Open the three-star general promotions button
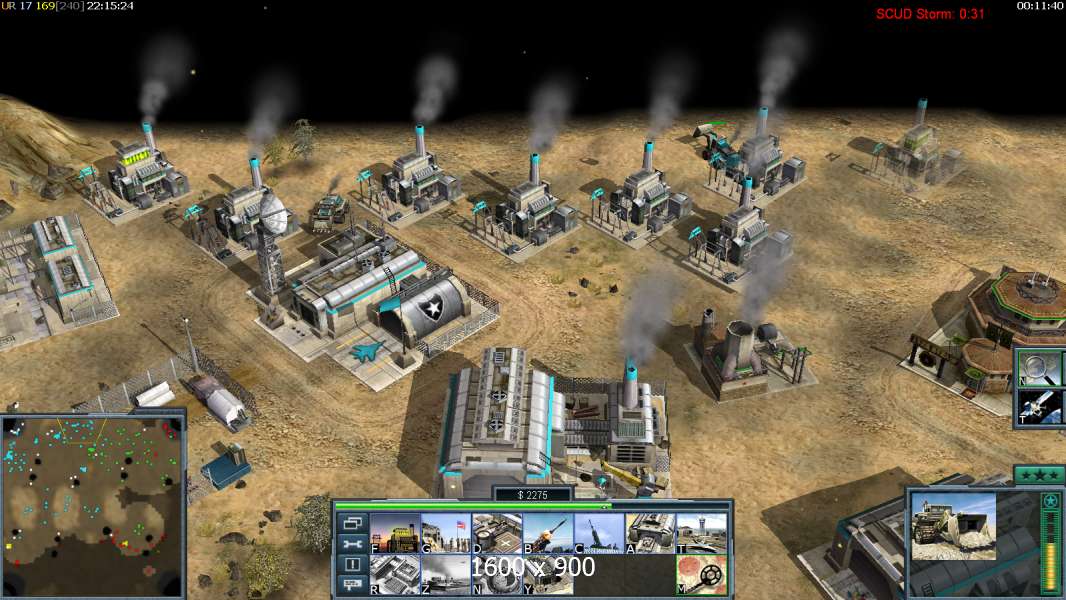The height and width of the screenshot is (600, 1066). point(1038,474)
